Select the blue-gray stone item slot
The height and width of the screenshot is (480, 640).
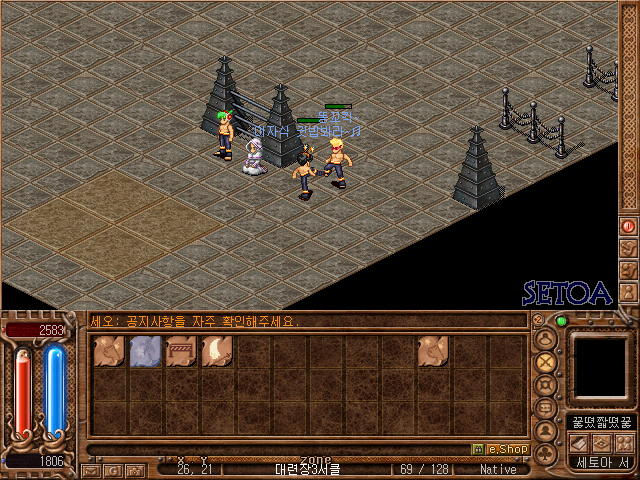coord(145,351)
